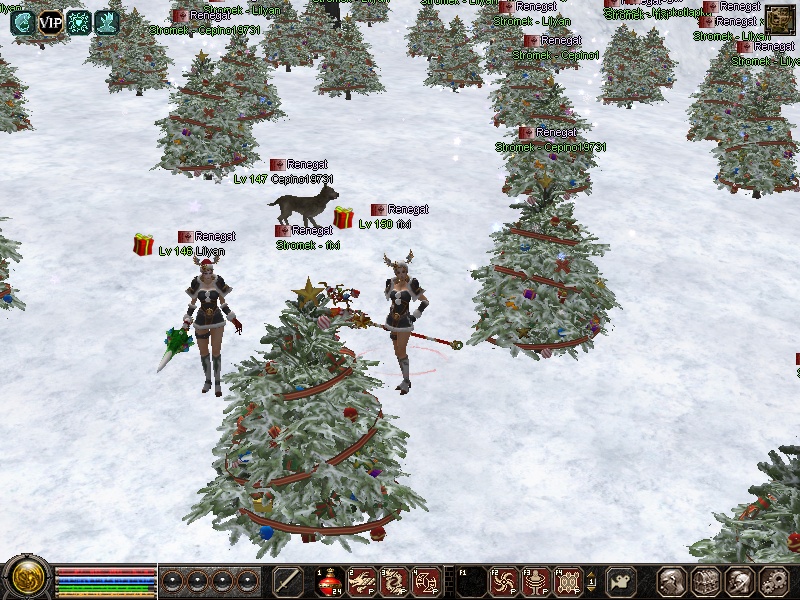Open the helmeted head friends button

[x=739, y=581]
